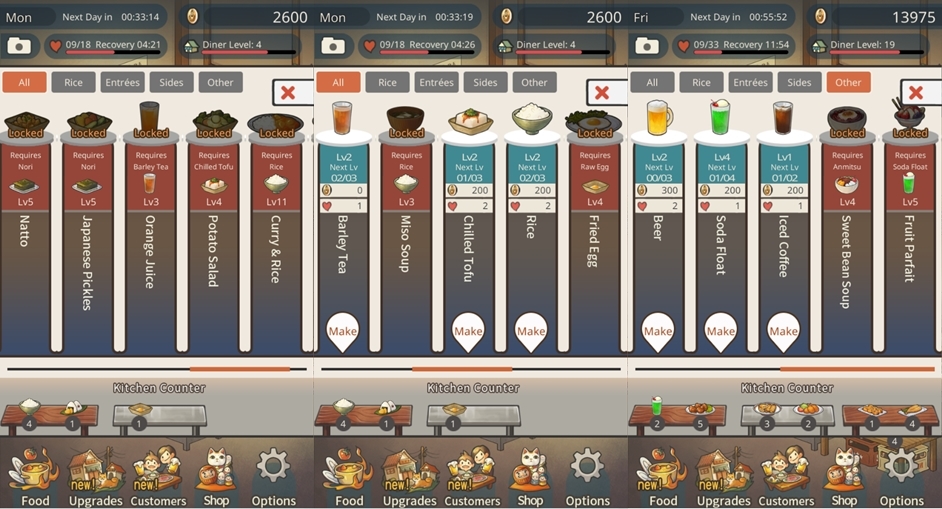Hit Make below Iced Coffee
The image size is (942, 509).
coord(783,331)
